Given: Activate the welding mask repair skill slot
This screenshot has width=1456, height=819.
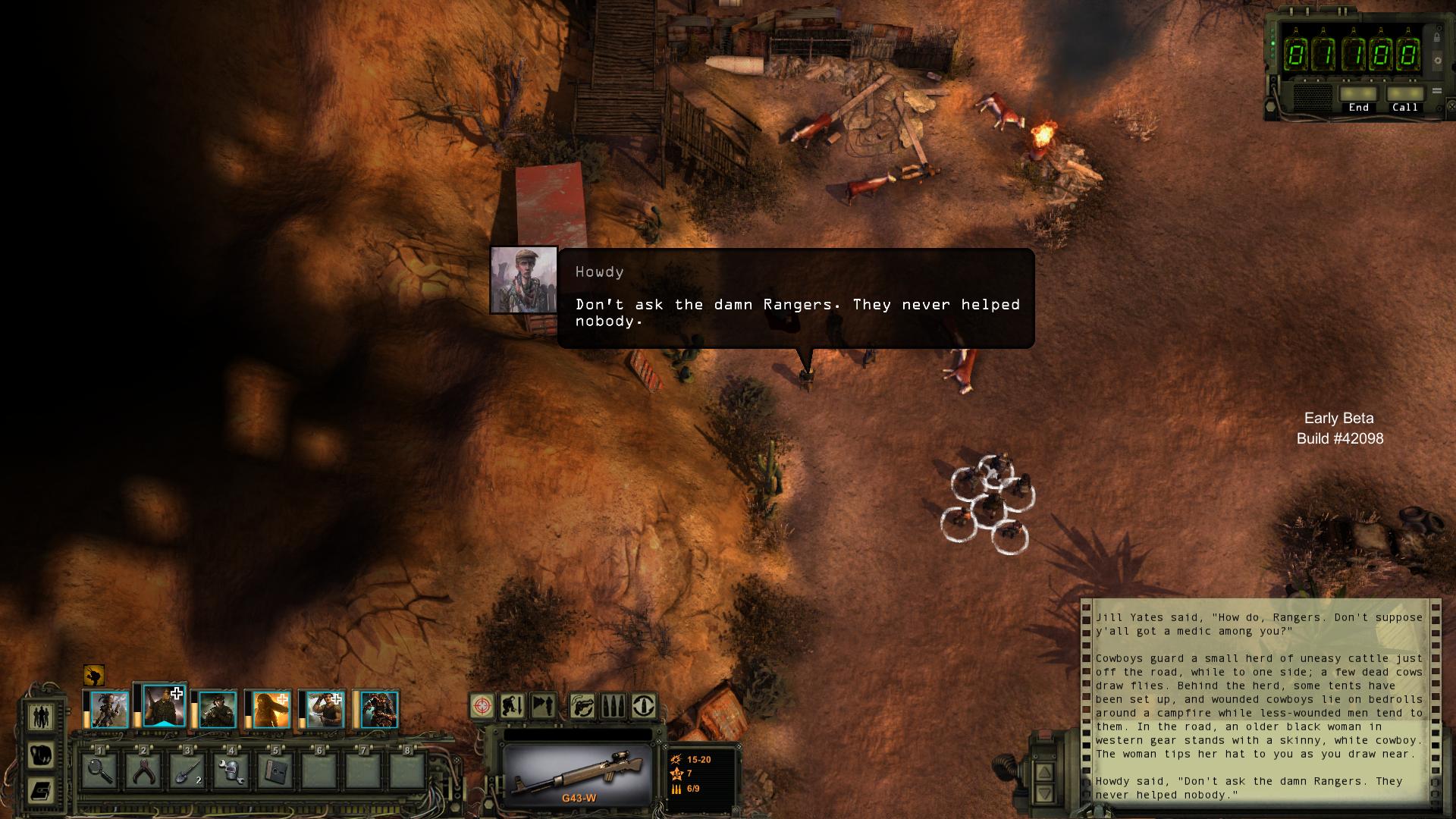Looking at the screenshot, I should point(232,771).
